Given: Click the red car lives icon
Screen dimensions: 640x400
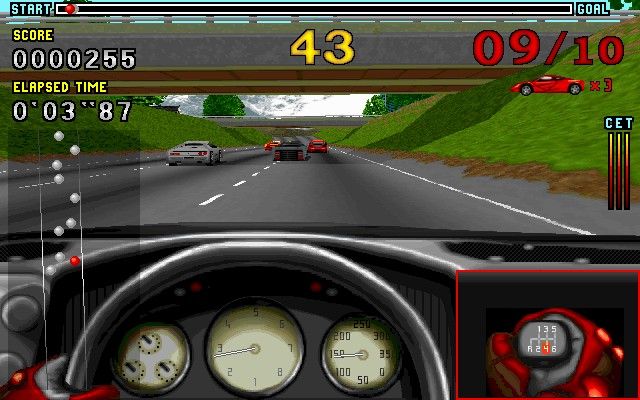Looking at the screenshot, I should (x=547, y=85).
